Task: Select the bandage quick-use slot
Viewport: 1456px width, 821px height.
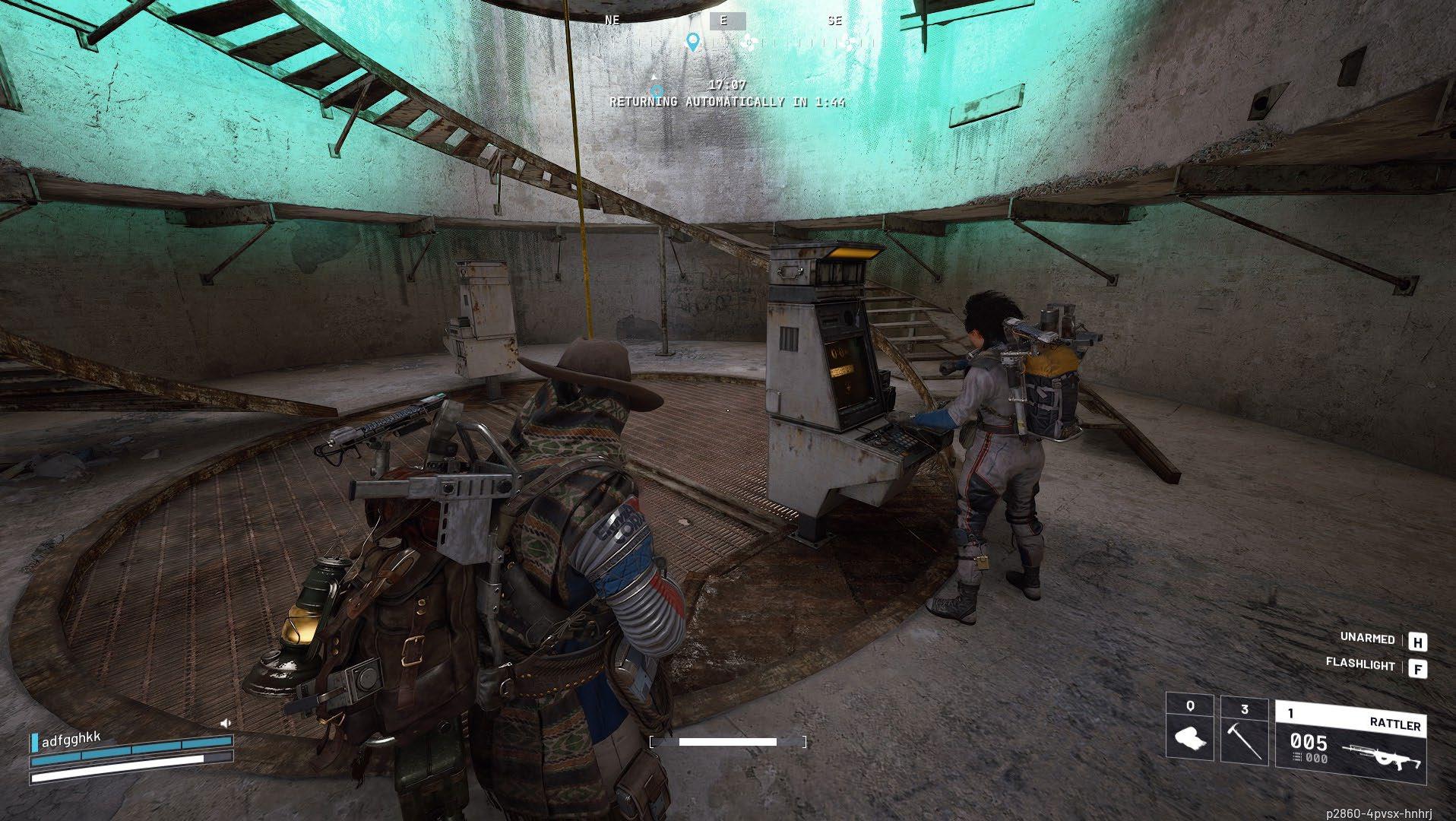Action: pos(1190,731)
